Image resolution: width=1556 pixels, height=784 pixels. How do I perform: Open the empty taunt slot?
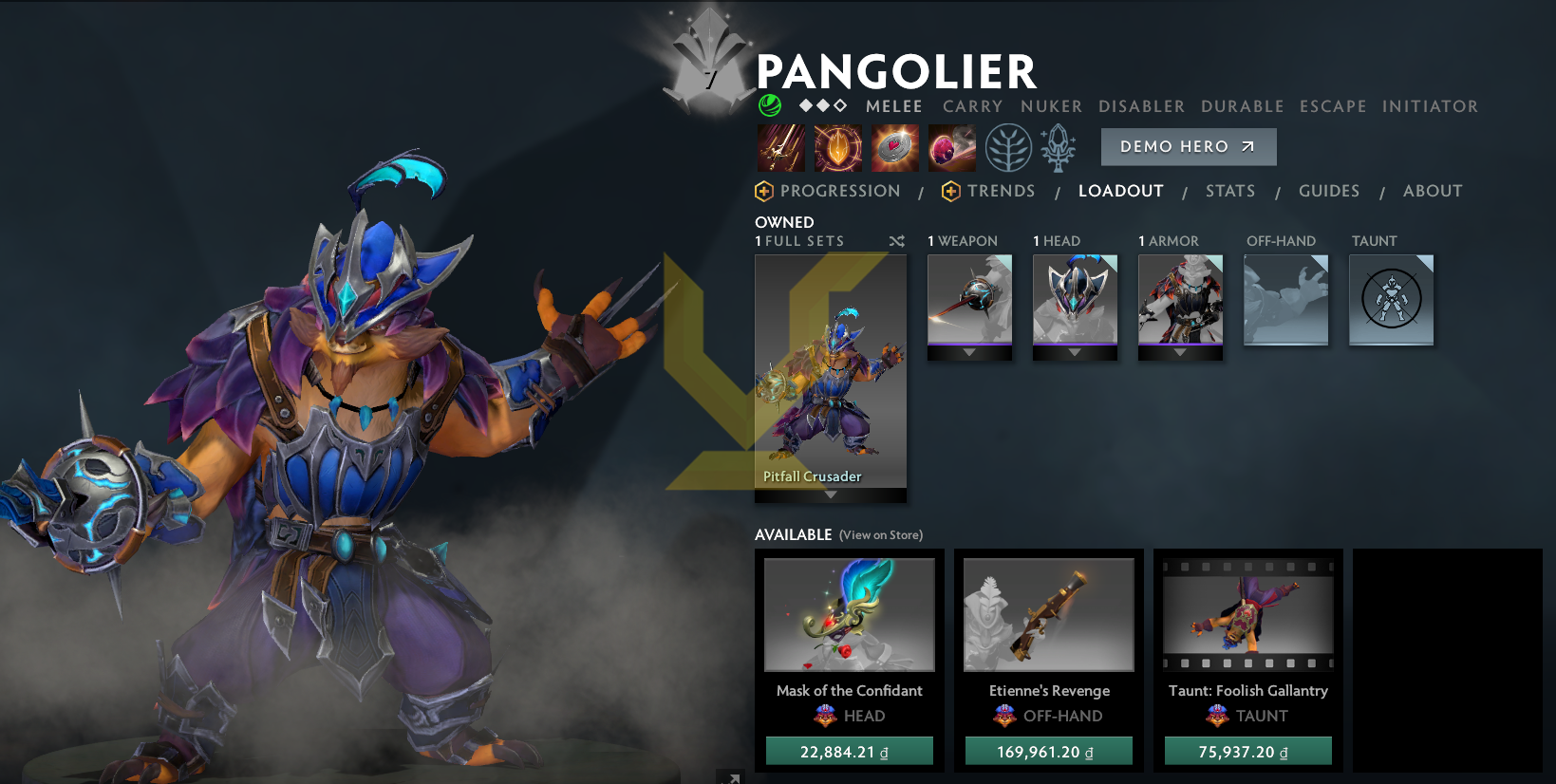point(1391,299)
